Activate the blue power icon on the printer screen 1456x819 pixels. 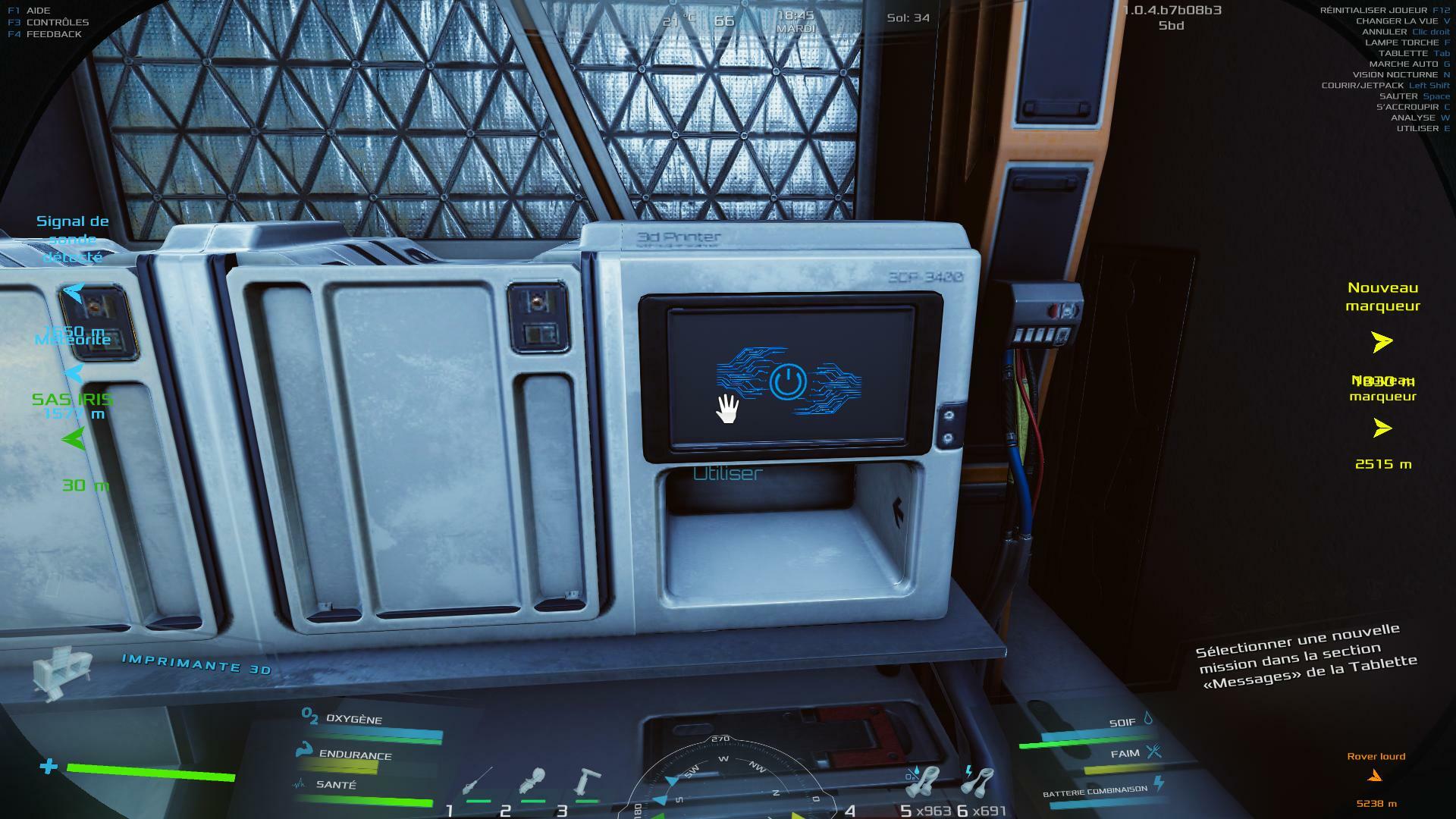(x=787, y=381)
